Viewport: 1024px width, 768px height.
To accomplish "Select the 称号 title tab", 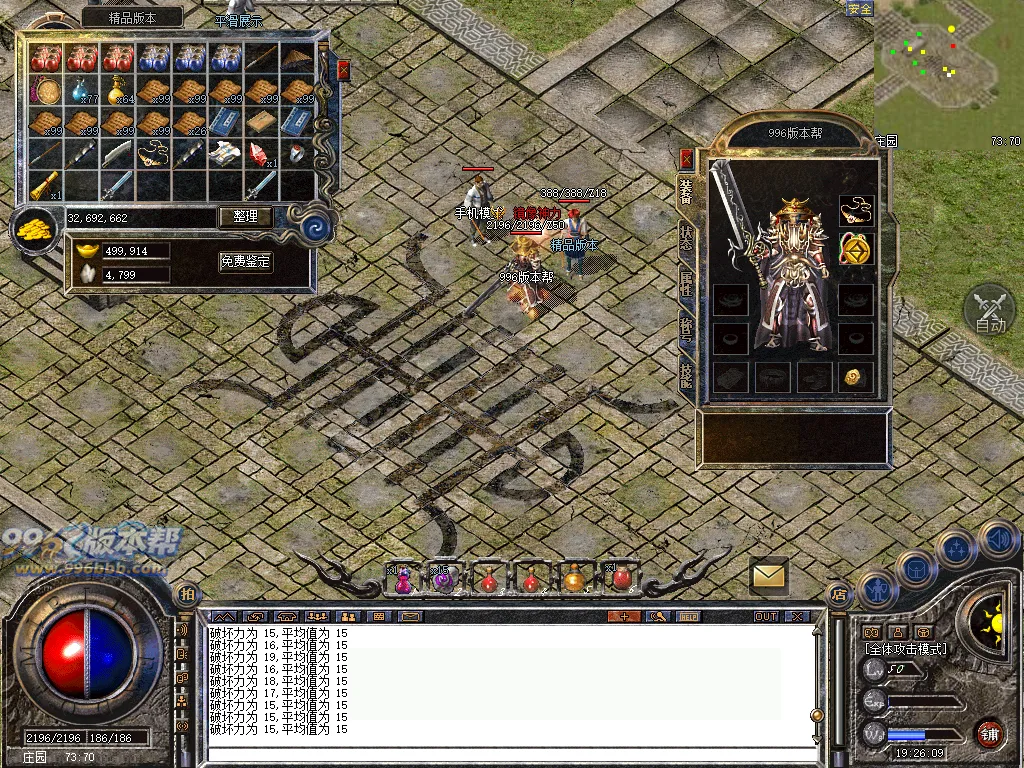I will click(x=686, y=328).
